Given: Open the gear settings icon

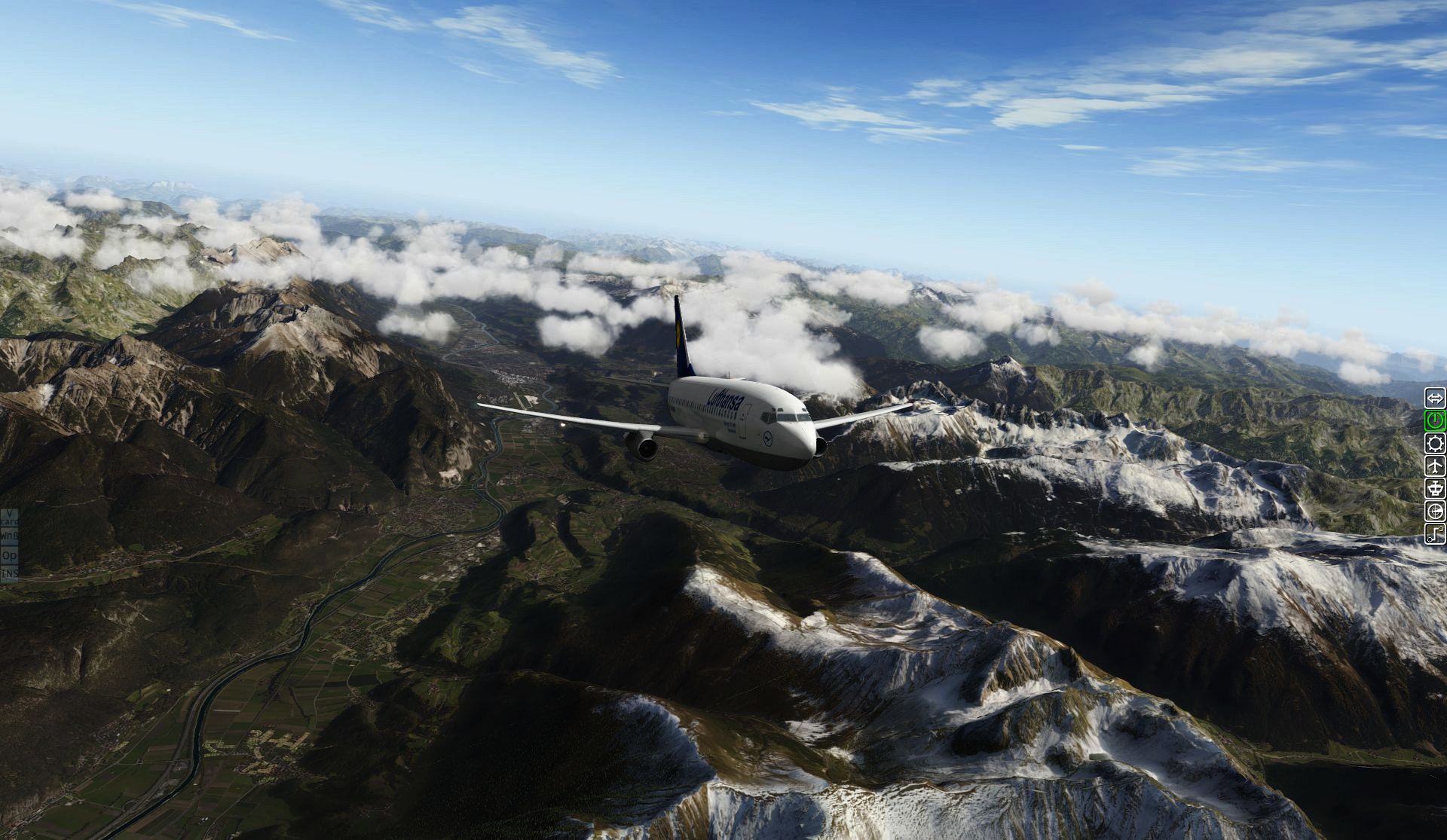Looking at the screenshot, I should (x=1435, y=443).
